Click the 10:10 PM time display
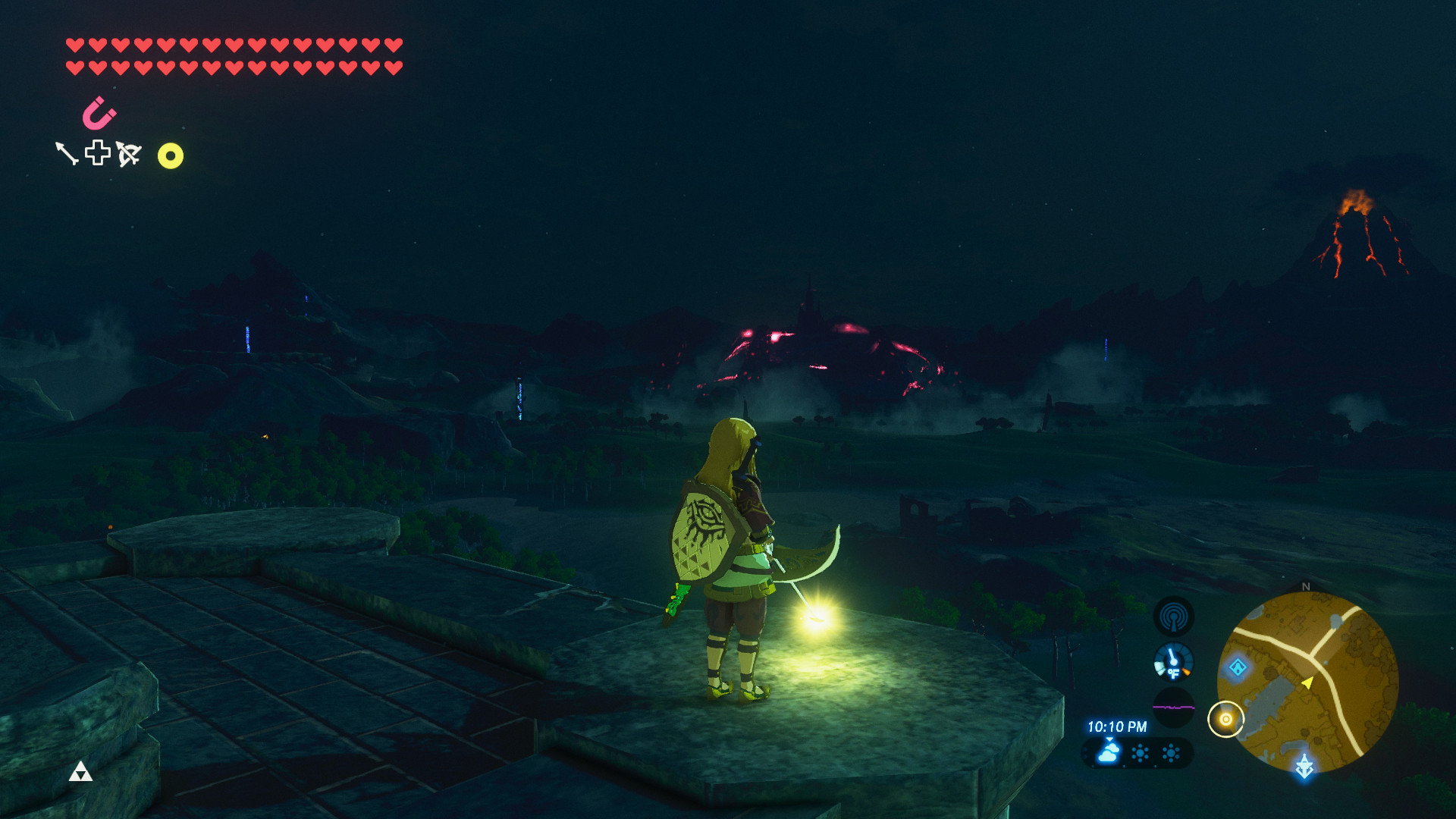This screenshot has height=819, width=1456. pyautogui.click(x=1116, y=726)
